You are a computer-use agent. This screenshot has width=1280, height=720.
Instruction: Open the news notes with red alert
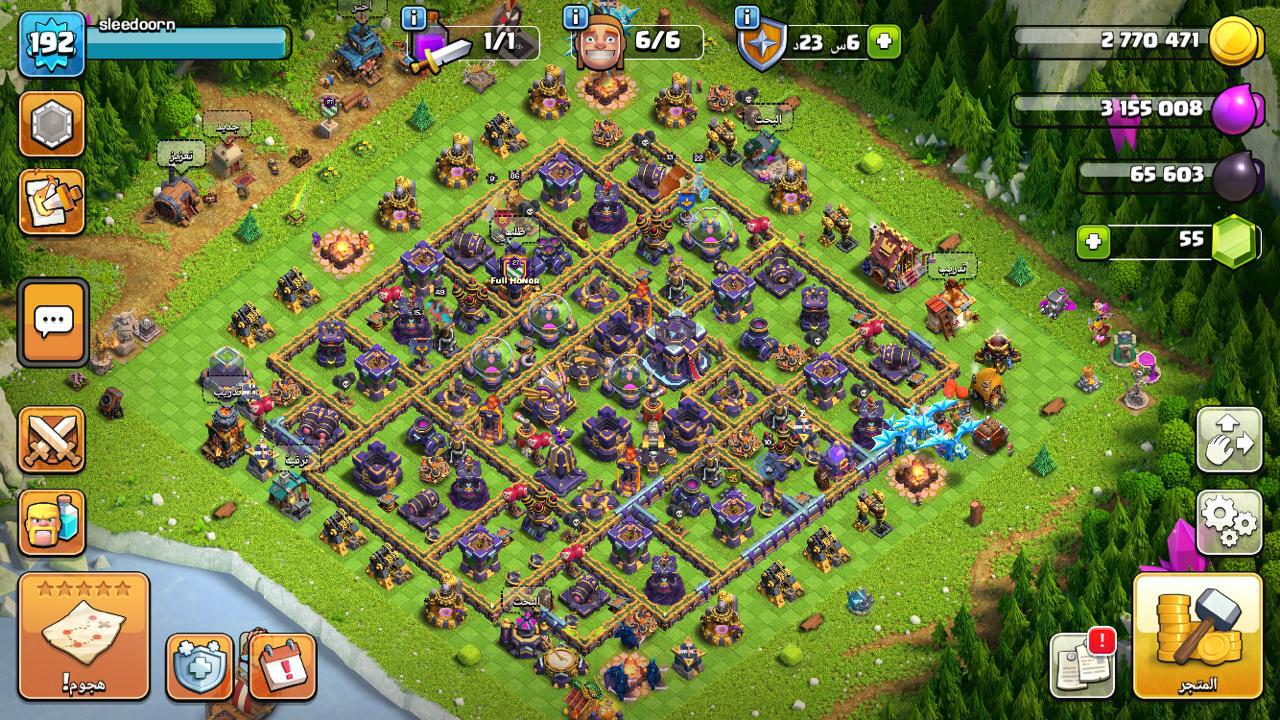(1082, 663)
